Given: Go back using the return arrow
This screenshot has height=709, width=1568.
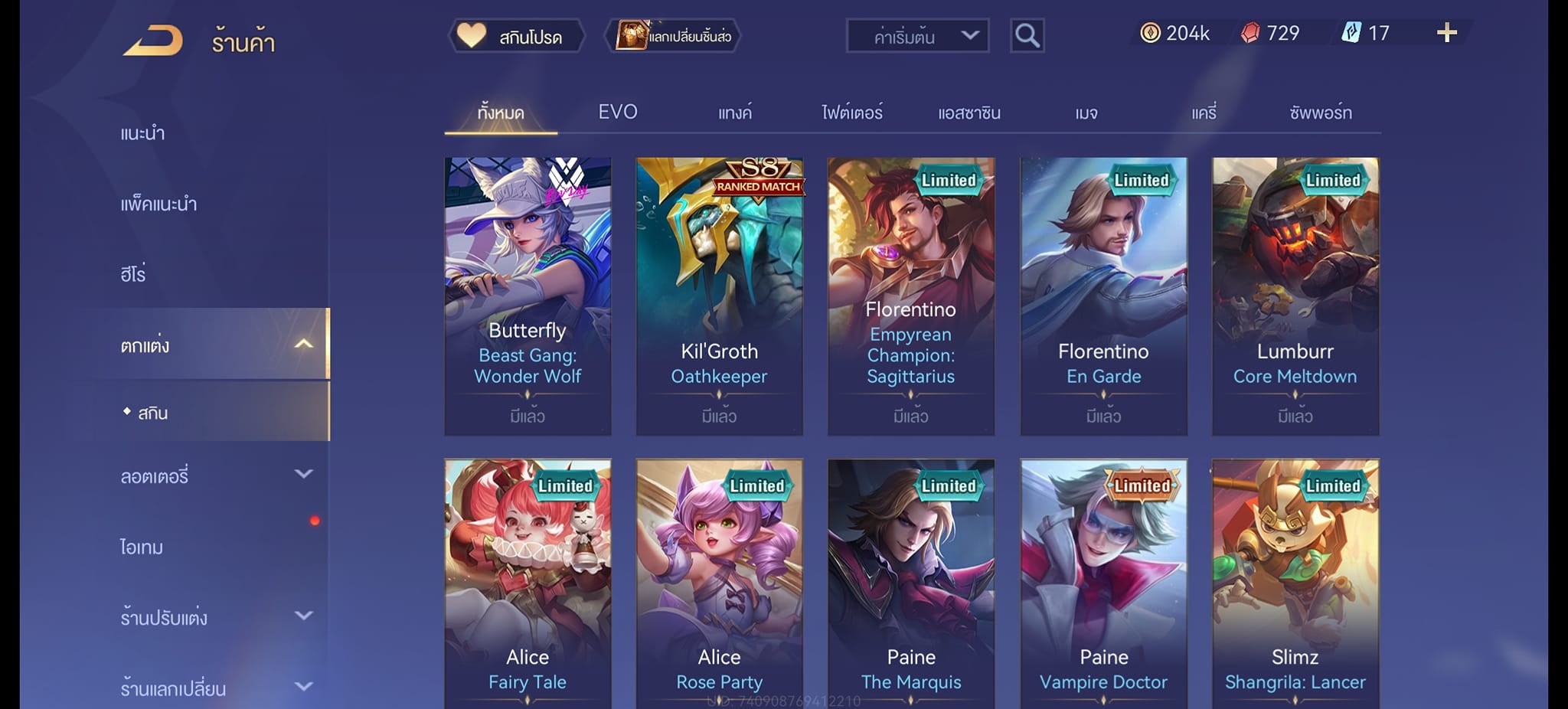Looking at the screenshot, I should 154,41.
